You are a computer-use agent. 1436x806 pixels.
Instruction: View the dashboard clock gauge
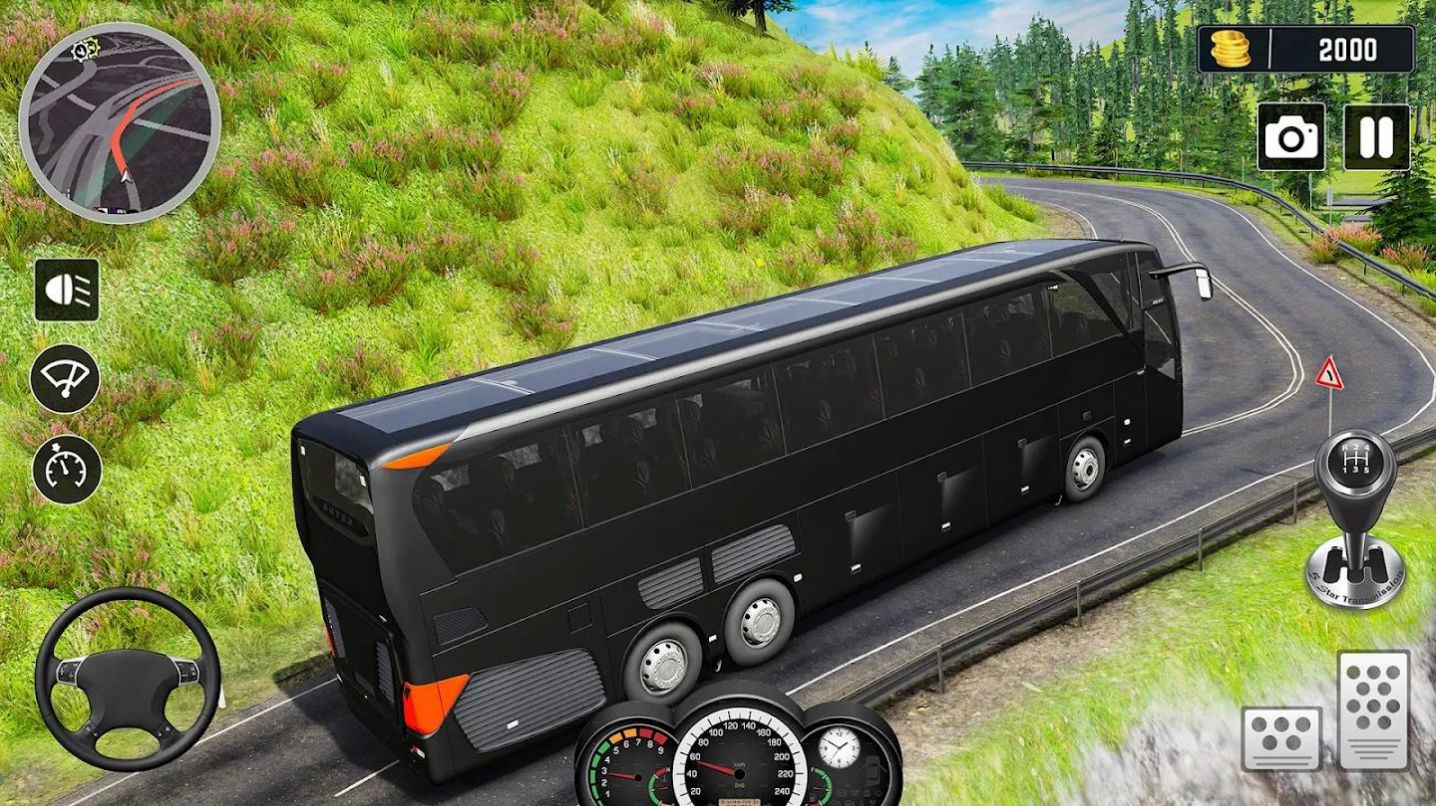[x=840, y=749]
